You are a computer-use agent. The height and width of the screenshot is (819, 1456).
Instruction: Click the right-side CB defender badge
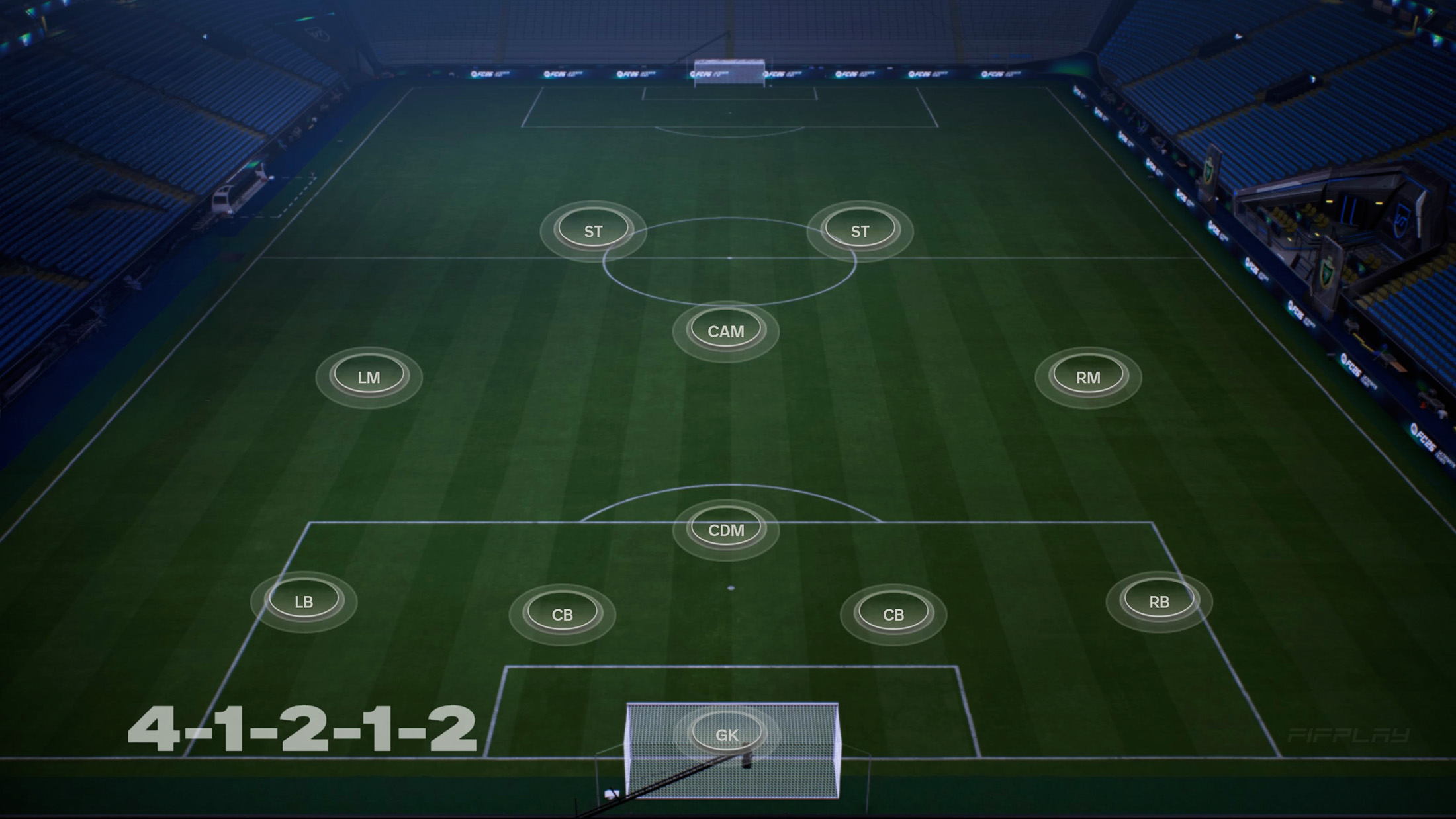click(893, 615)
